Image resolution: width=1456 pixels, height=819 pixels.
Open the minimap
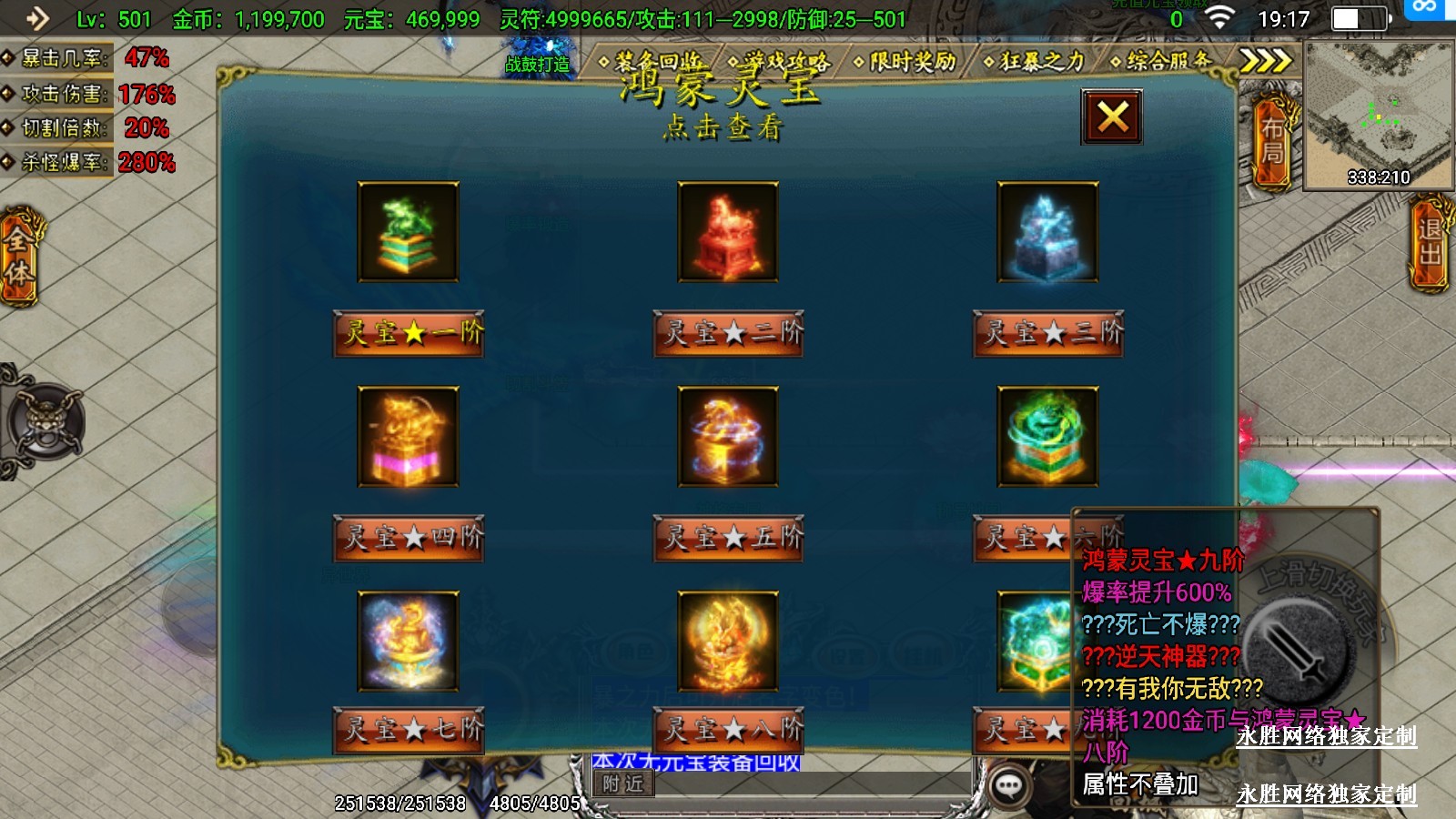coord(1378,114)
